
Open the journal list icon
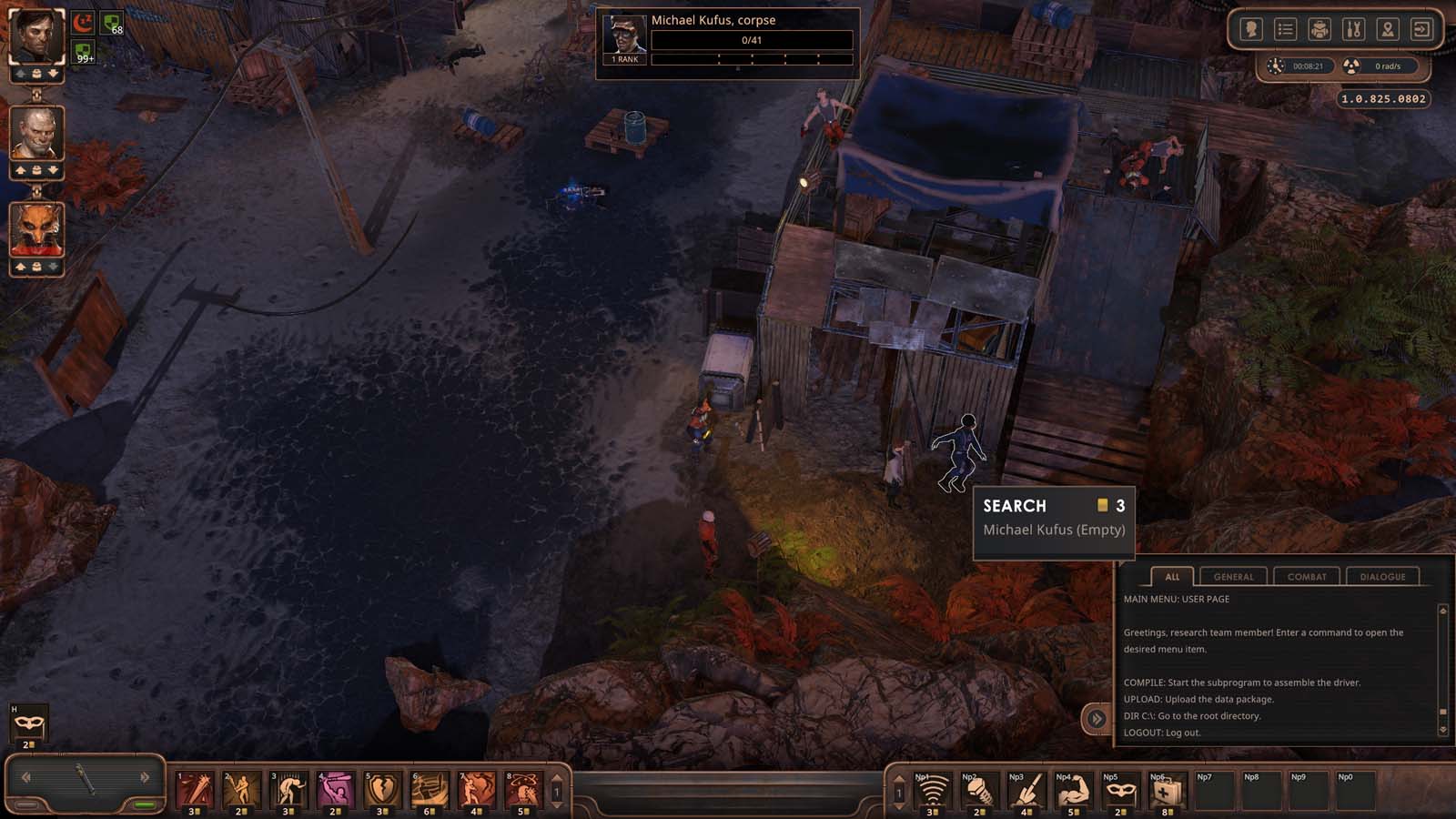(1285, 30)
